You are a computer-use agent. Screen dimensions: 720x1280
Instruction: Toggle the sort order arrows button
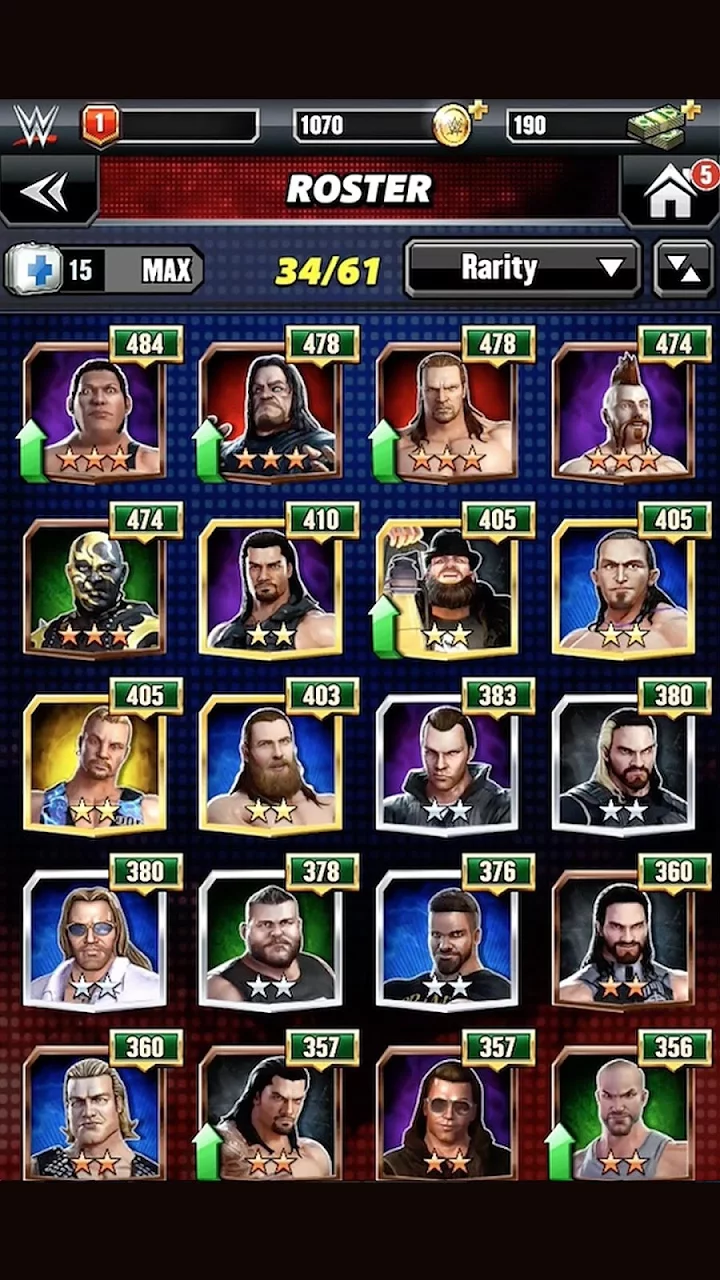tap(683, 268)
